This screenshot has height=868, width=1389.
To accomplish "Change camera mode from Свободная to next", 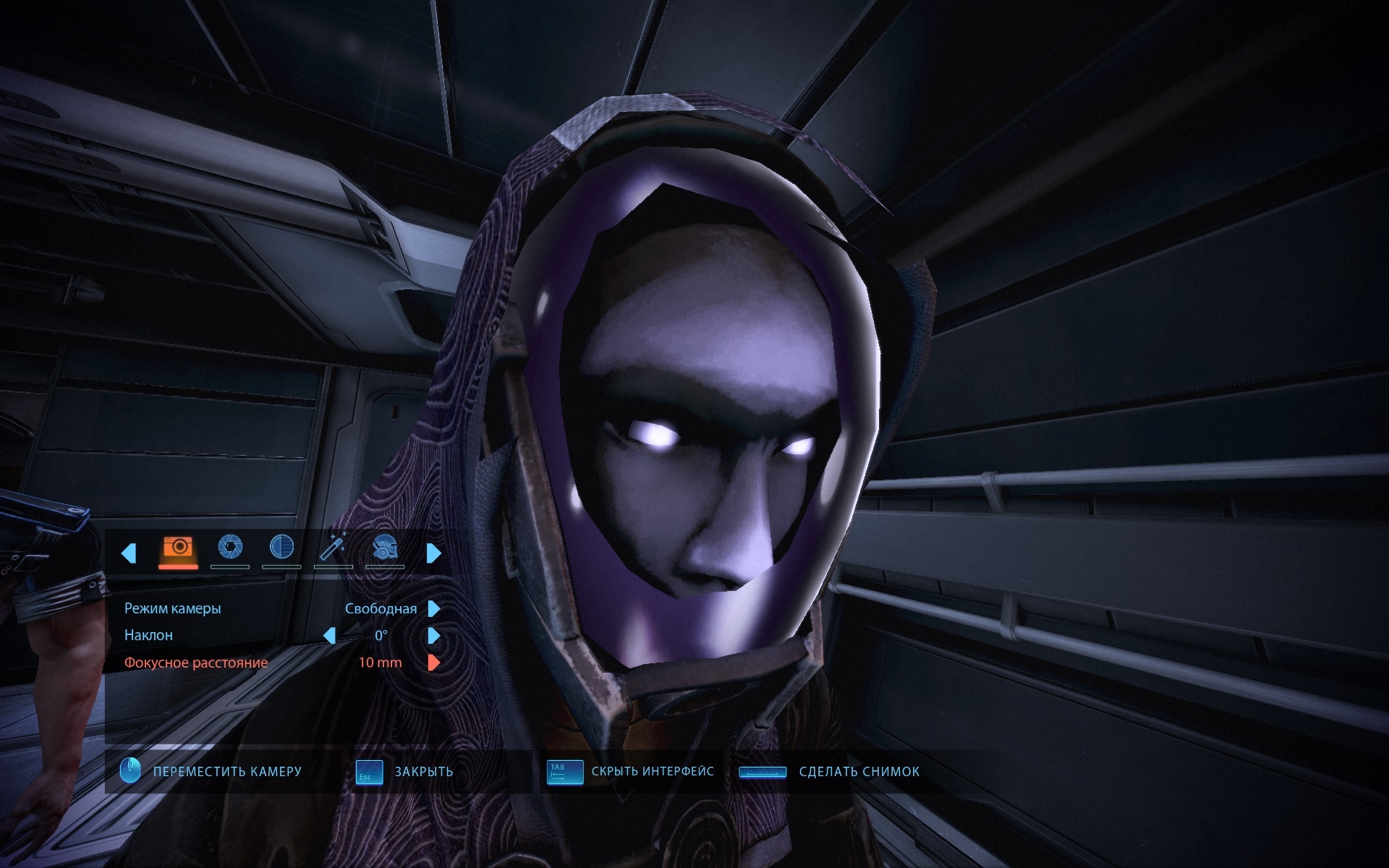I will click(434, 609).
